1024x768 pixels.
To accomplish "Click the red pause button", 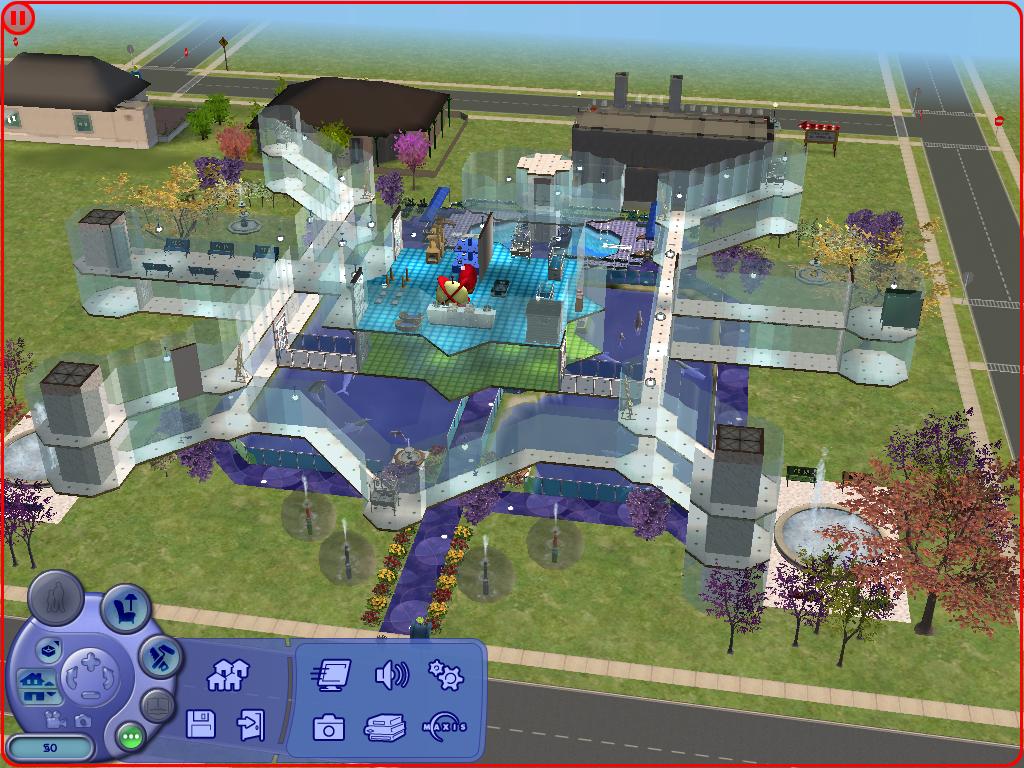I will (18, 18).
